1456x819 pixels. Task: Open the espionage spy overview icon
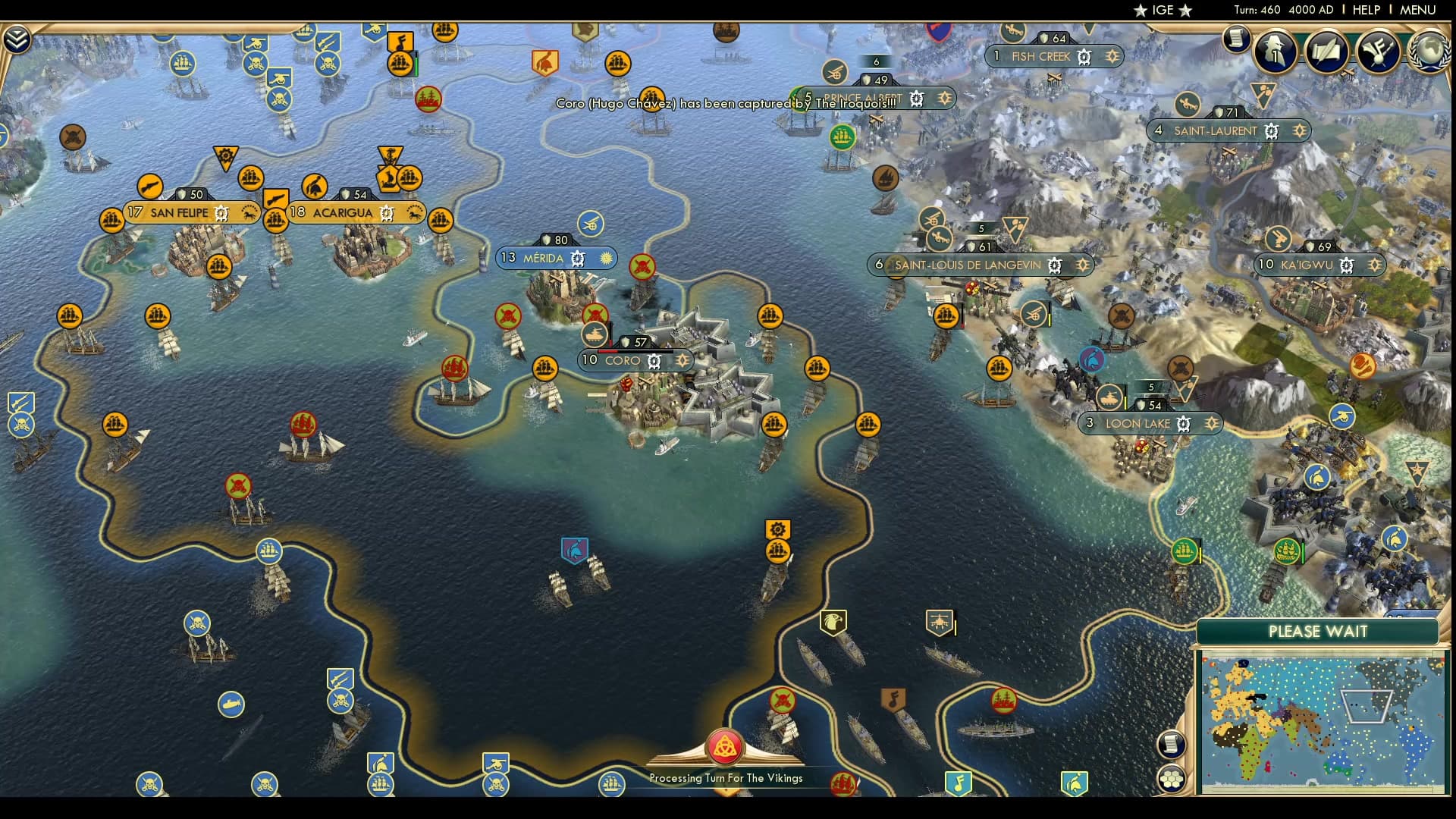1275,51
